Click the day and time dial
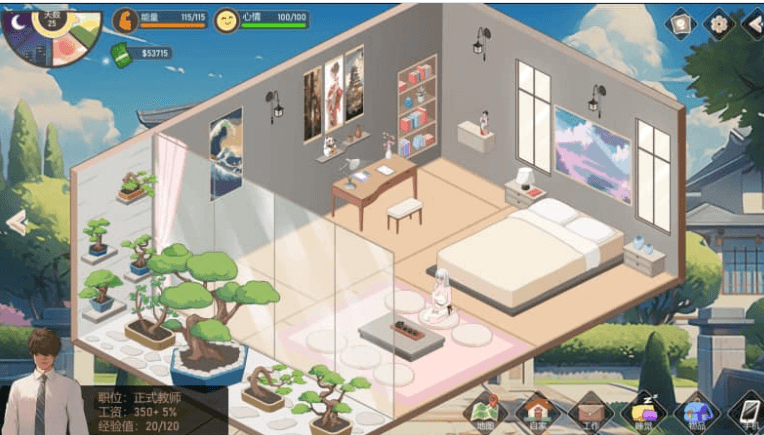The height and width of the screenshot is (435, 764). 50,35
